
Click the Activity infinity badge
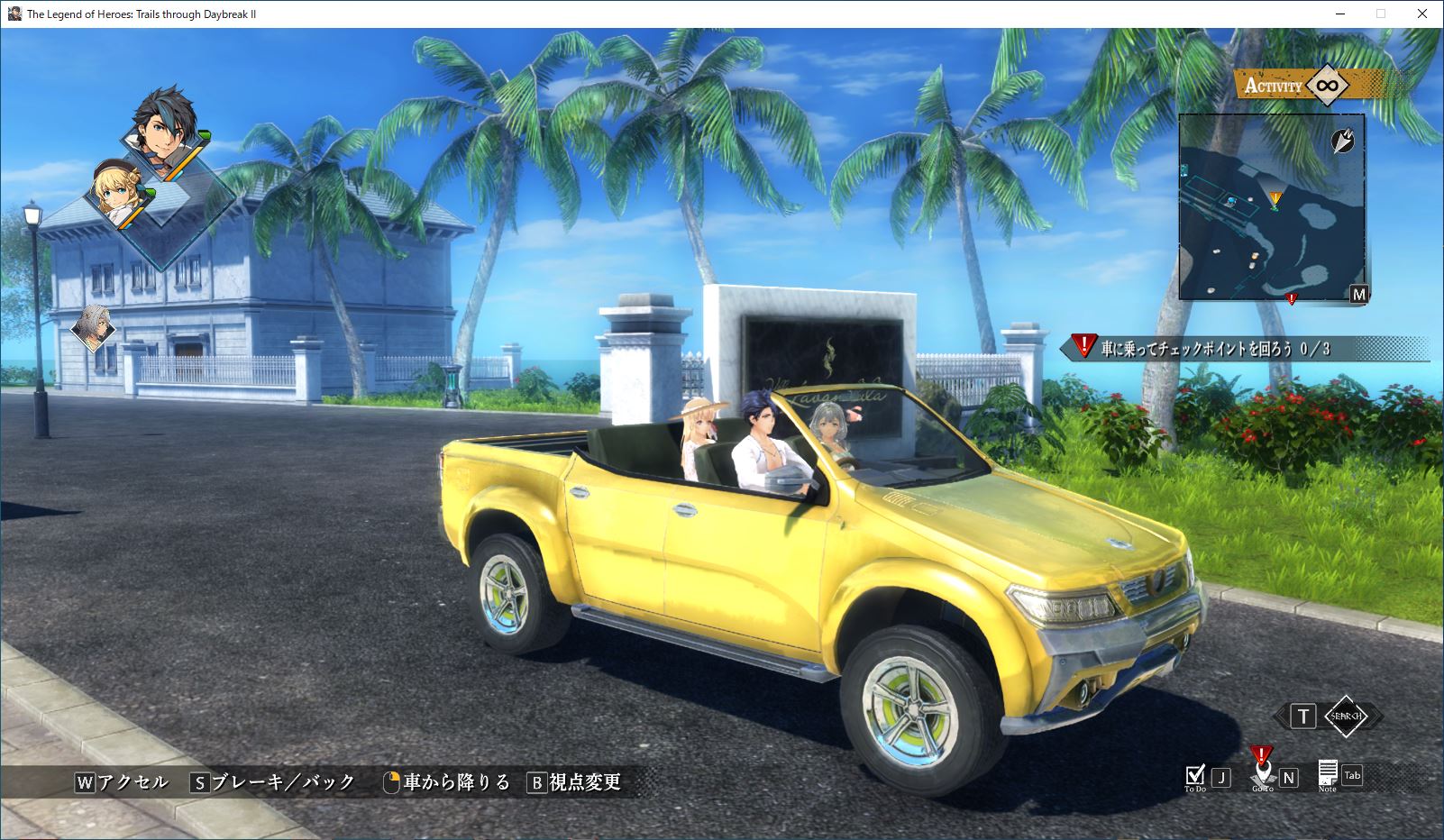tap(1326, 86)
